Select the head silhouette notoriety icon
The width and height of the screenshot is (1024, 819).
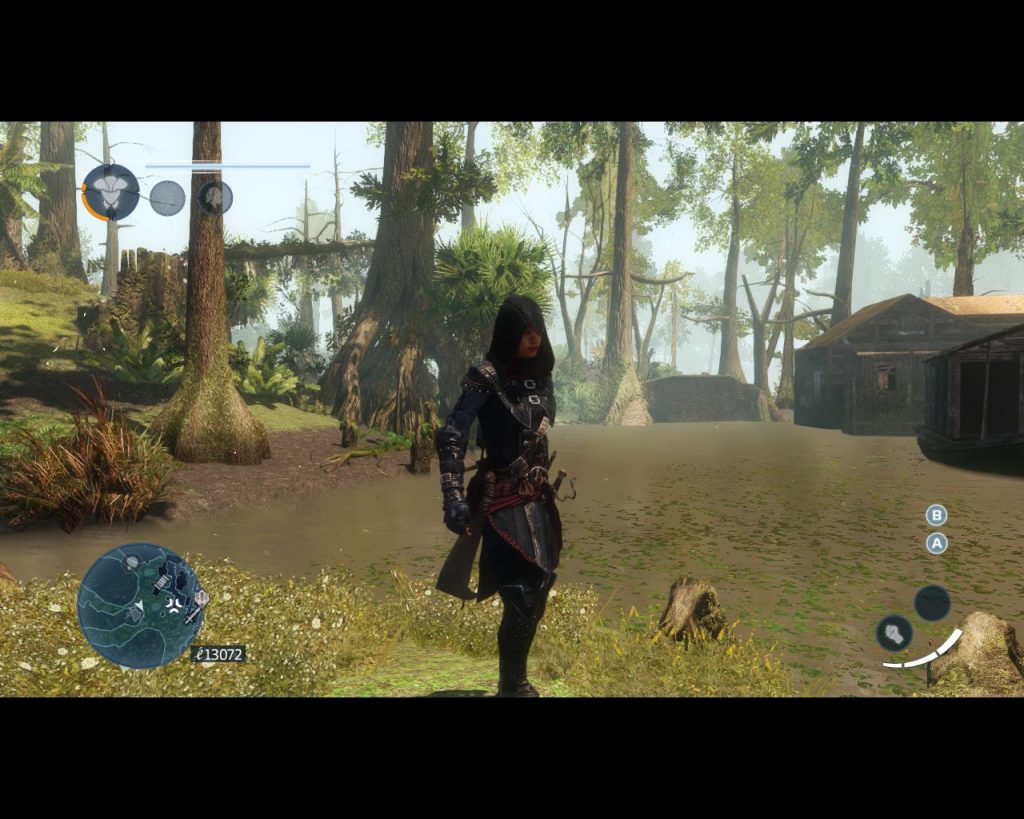pyautogui.click(x=215, y=197)
